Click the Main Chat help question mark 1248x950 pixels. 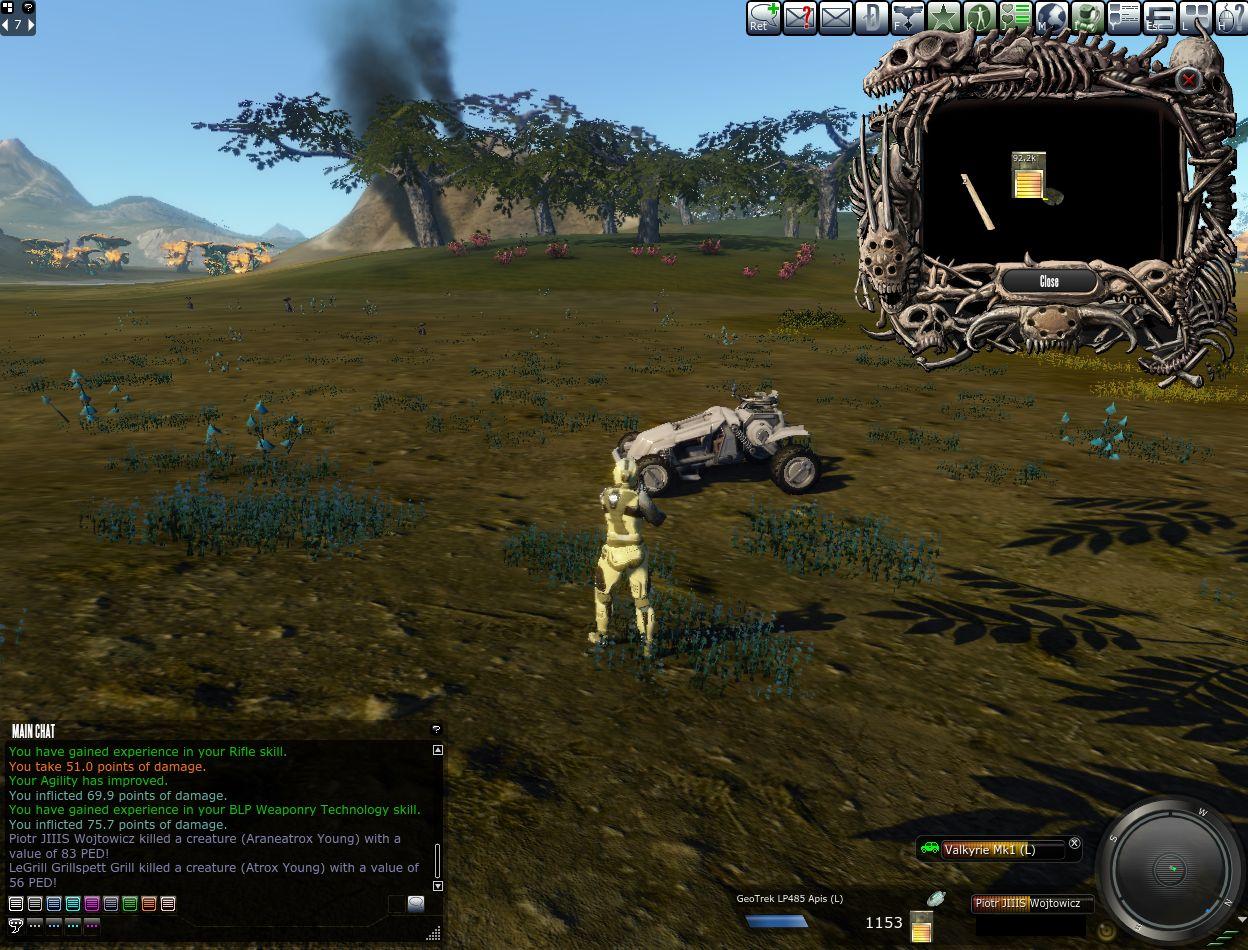click(436, 730)
